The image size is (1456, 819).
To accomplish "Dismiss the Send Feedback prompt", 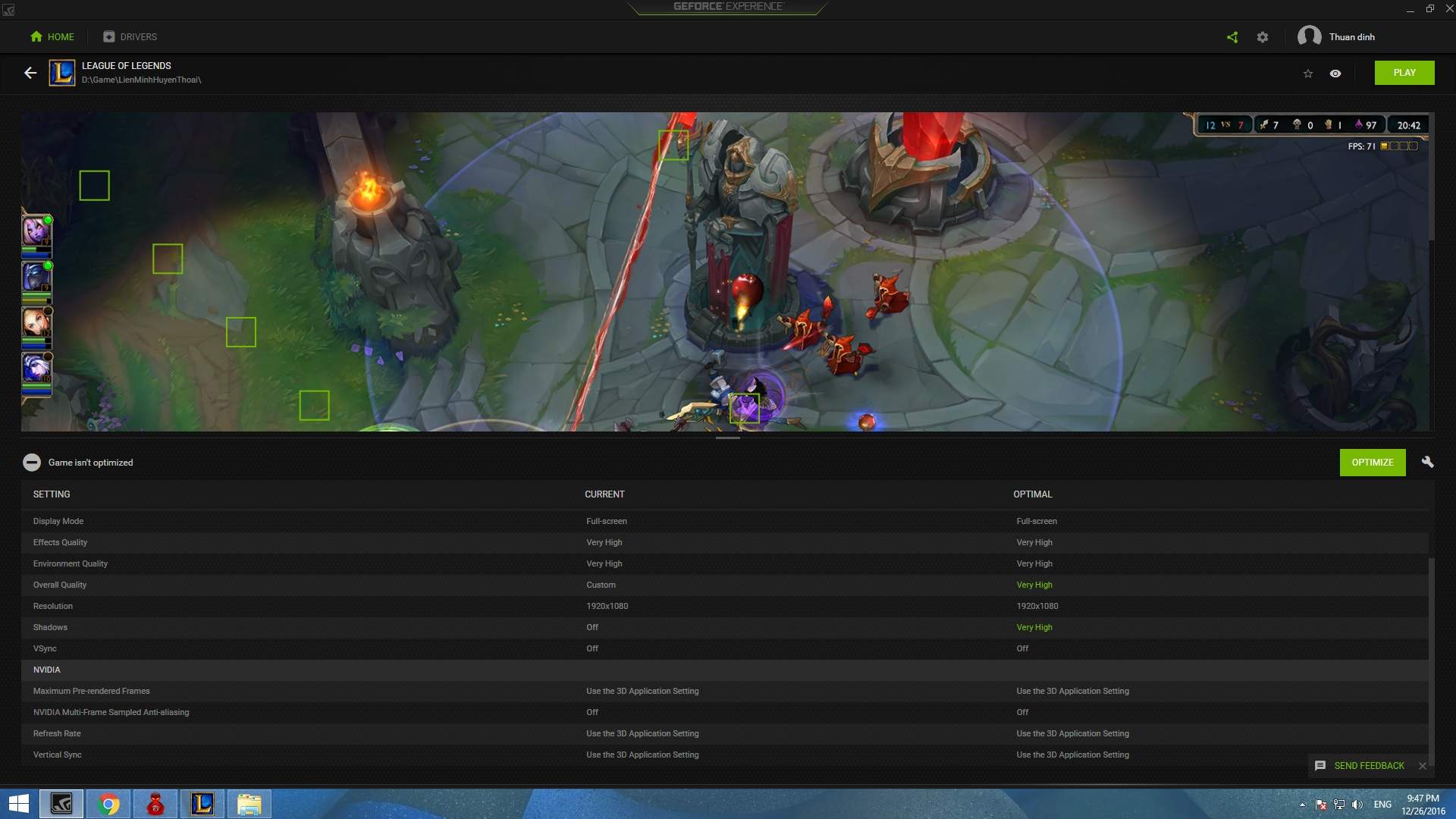I will [x=1423, y=766].
